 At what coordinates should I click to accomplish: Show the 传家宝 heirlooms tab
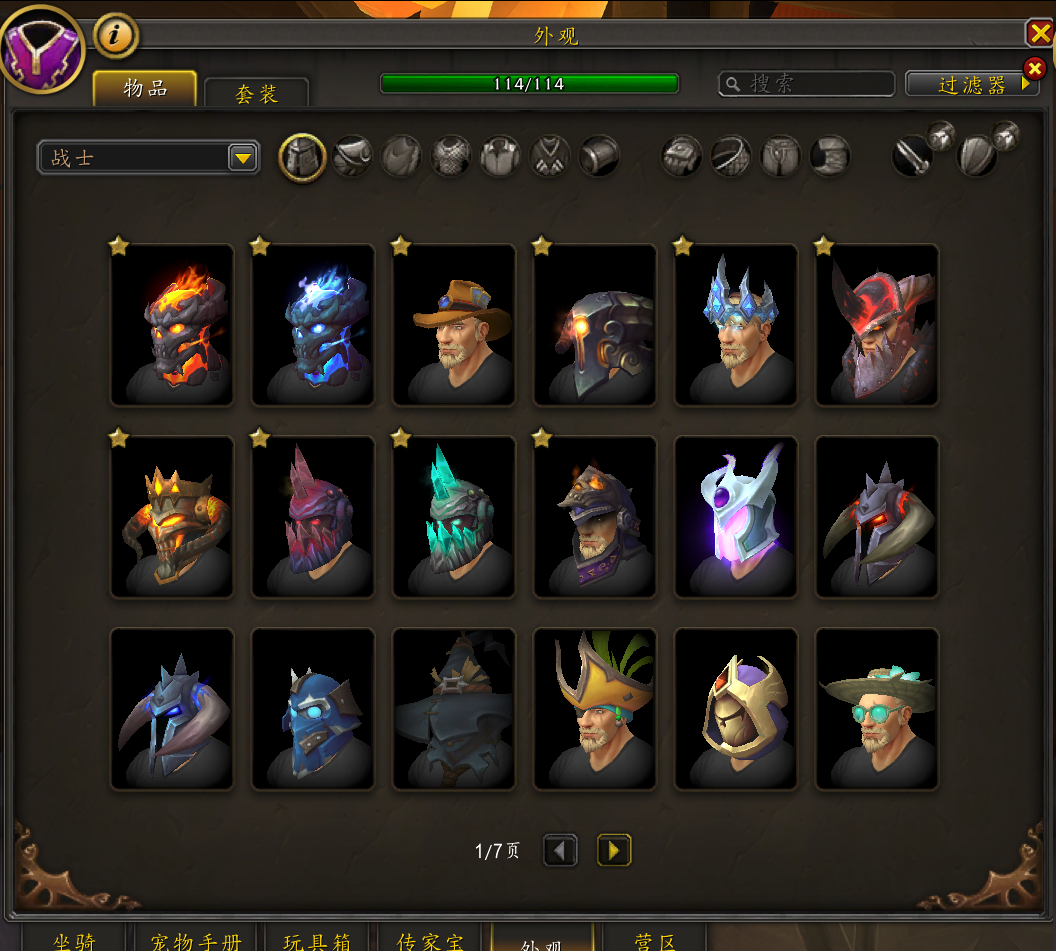[431, 940]
